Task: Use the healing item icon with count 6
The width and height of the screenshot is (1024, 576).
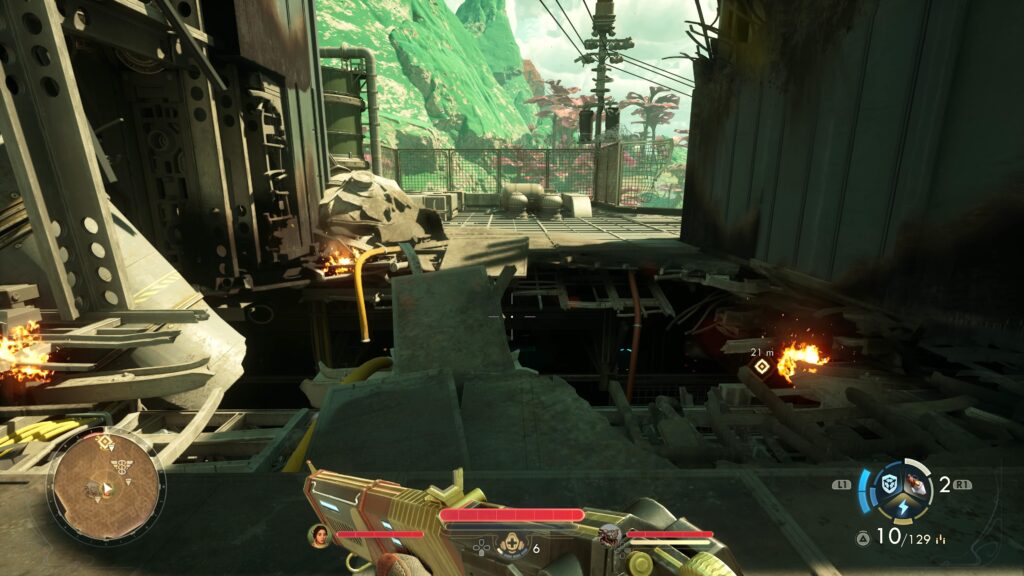Action: click(512, 545)
